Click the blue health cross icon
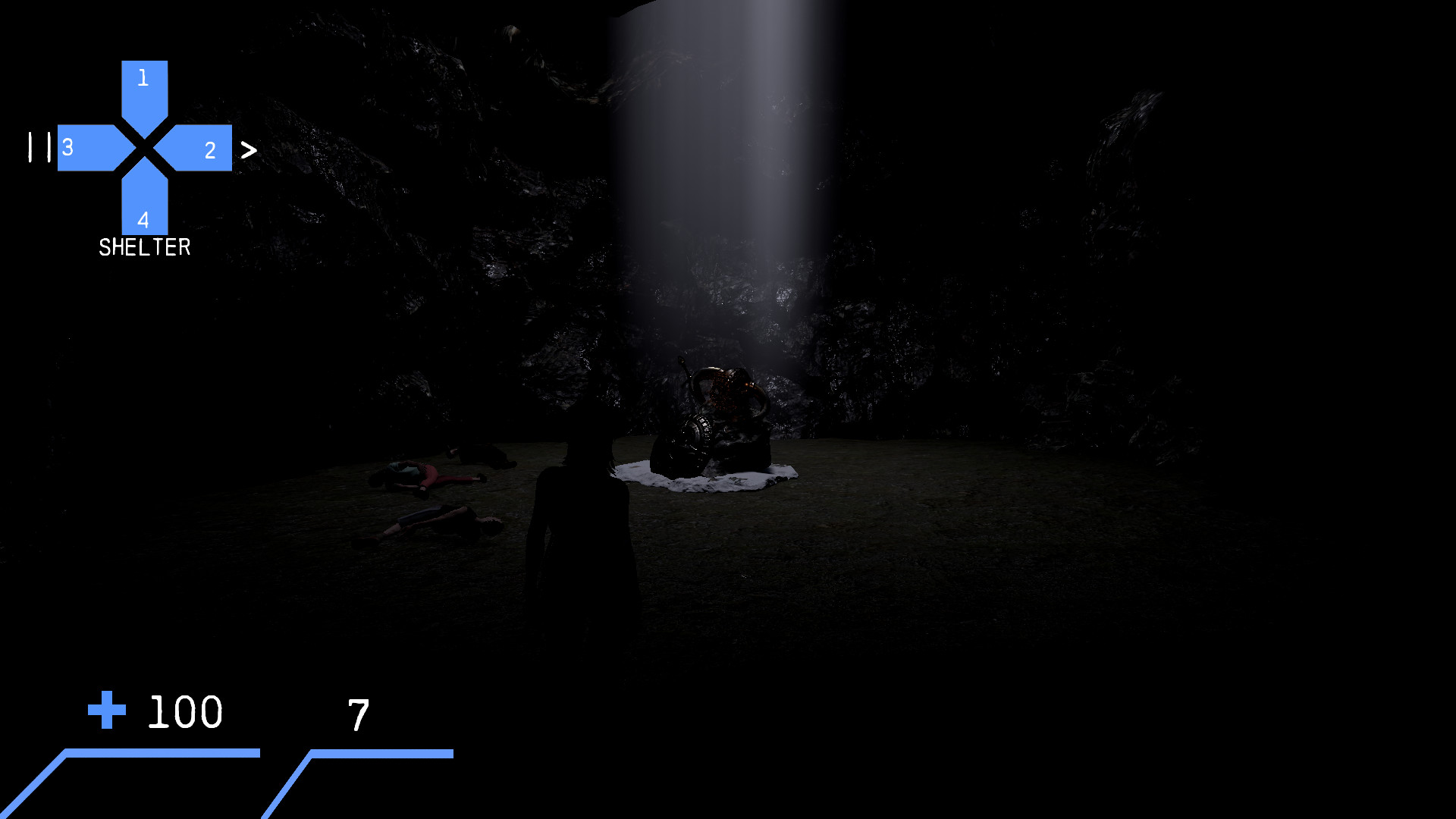This screenshot has height=819, width=1456. coord(106,711)
